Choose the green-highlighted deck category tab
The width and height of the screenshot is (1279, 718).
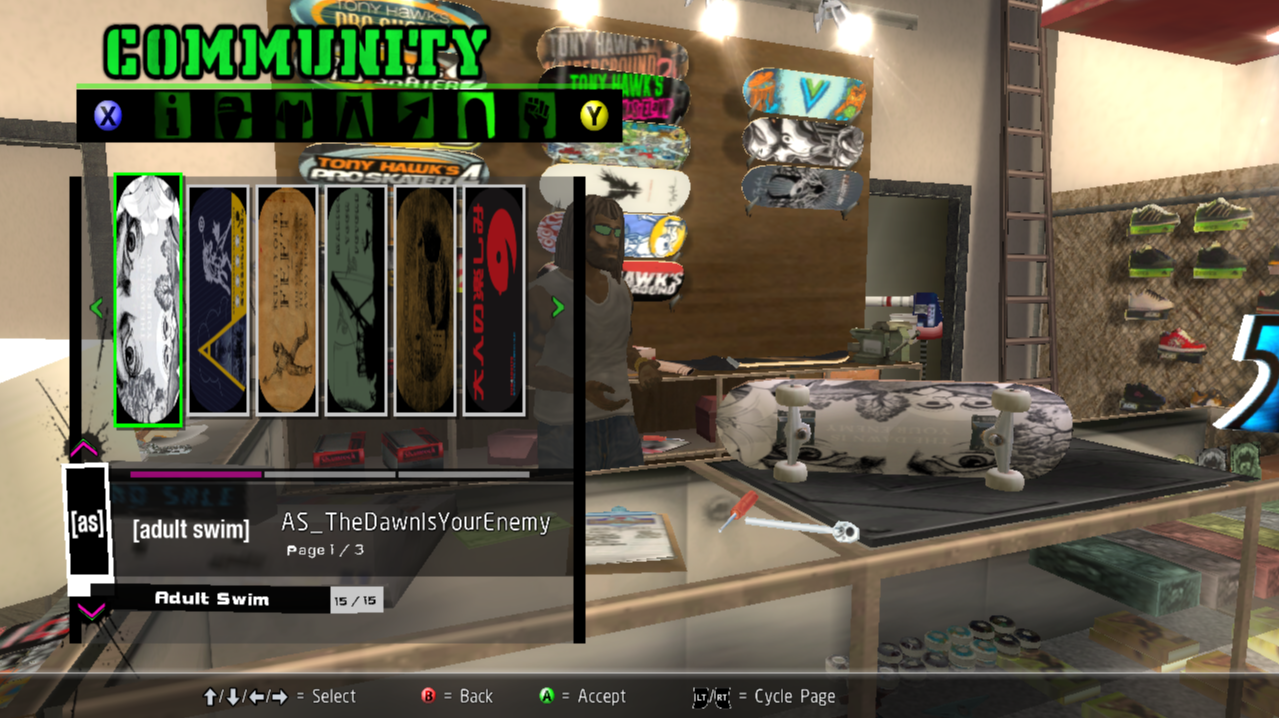click(x=477, y=116)
